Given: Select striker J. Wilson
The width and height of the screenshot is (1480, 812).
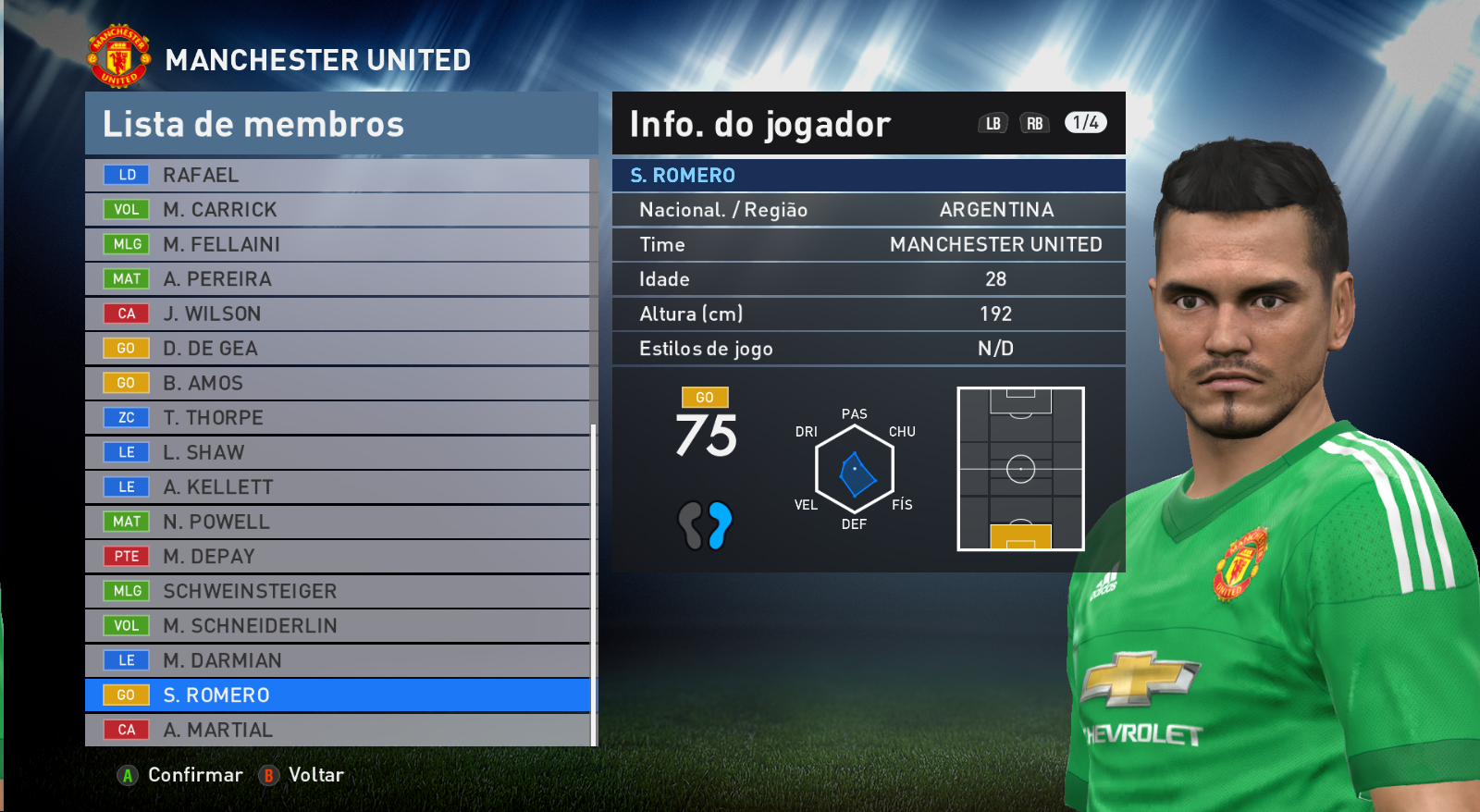Looking at the screenshot, I should [x=338, y=314].
